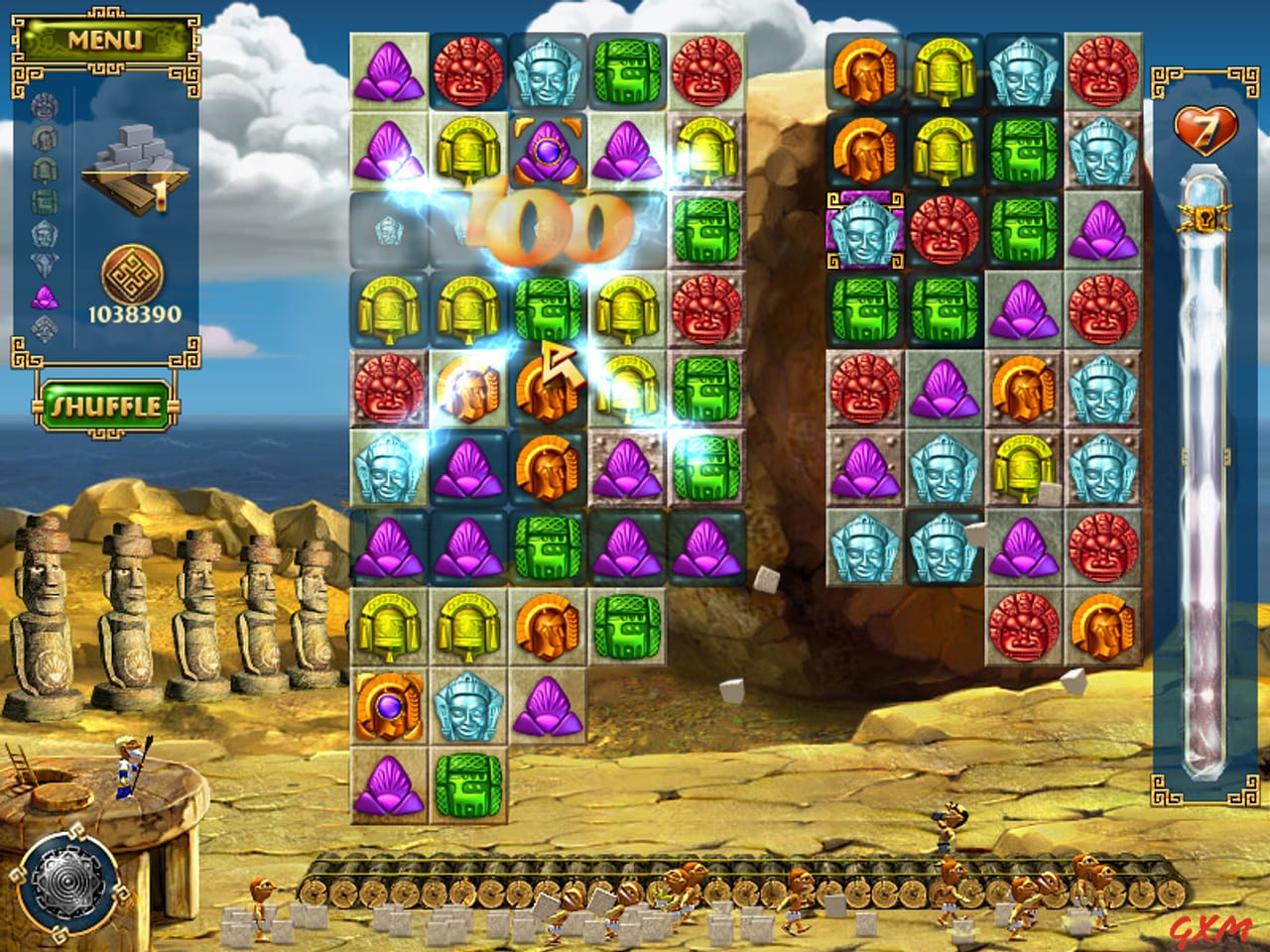Select the yellow bell tile icon in the sidebar
This screenshot has width=1270, height=952.
tap(43, 171)
